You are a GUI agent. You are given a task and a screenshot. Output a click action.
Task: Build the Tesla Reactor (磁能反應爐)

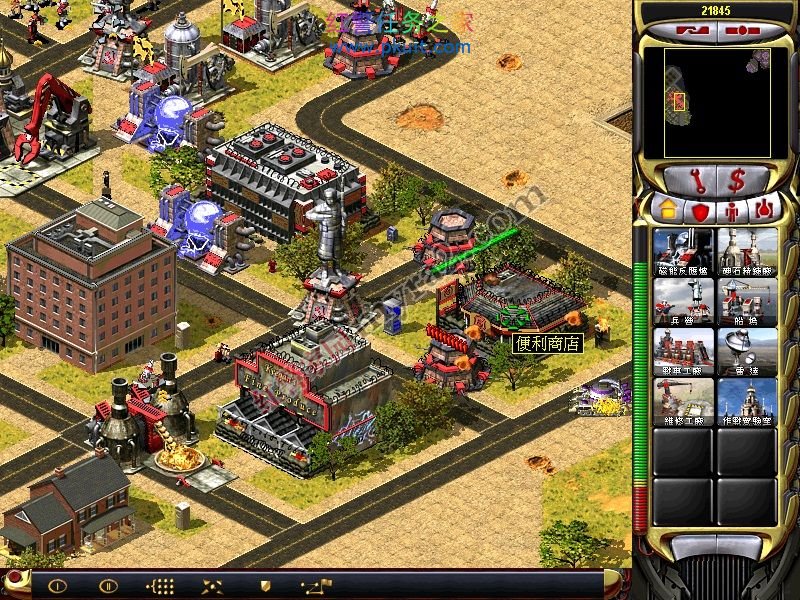coord(683,252)
